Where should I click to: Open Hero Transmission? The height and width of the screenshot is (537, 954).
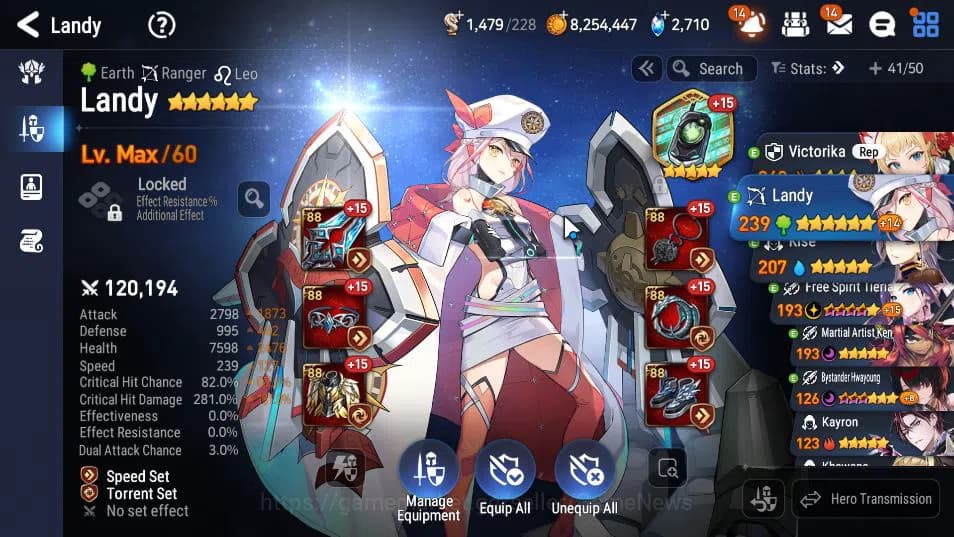(x=865, y=499)
